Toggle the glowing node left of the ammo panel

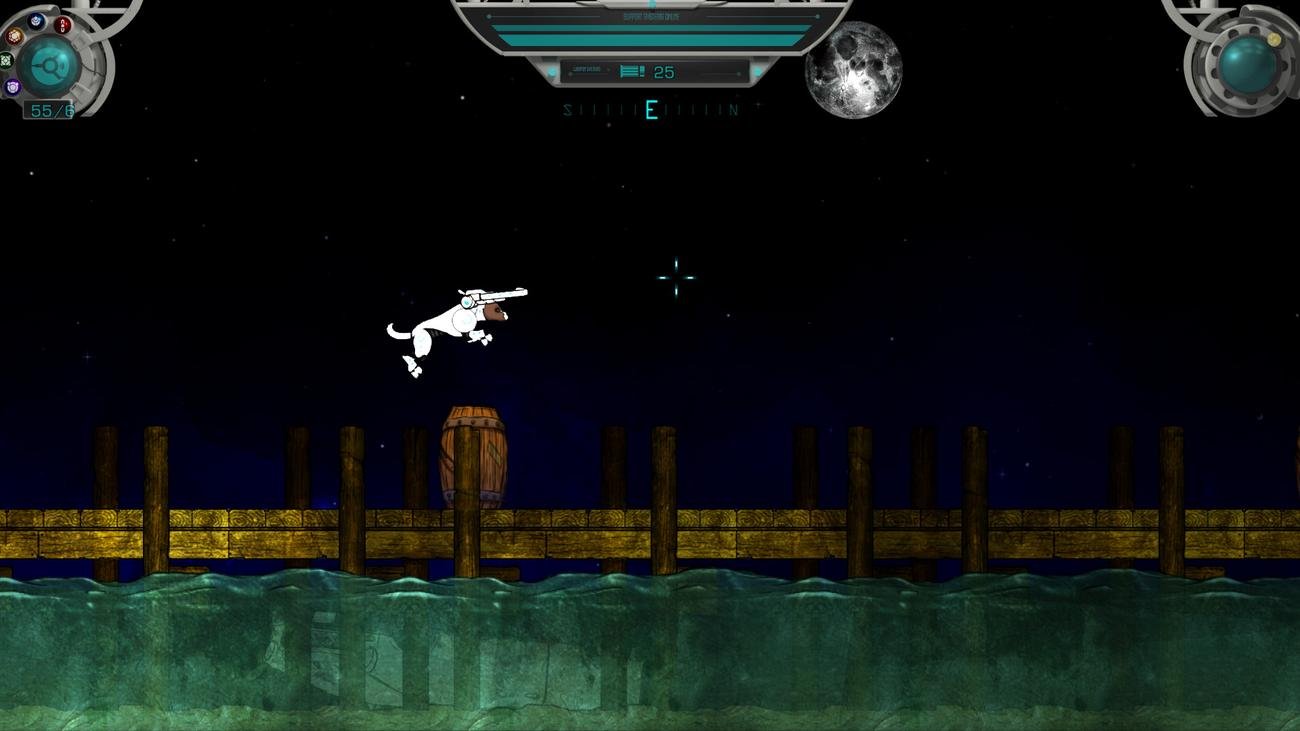tap(553, 70)
